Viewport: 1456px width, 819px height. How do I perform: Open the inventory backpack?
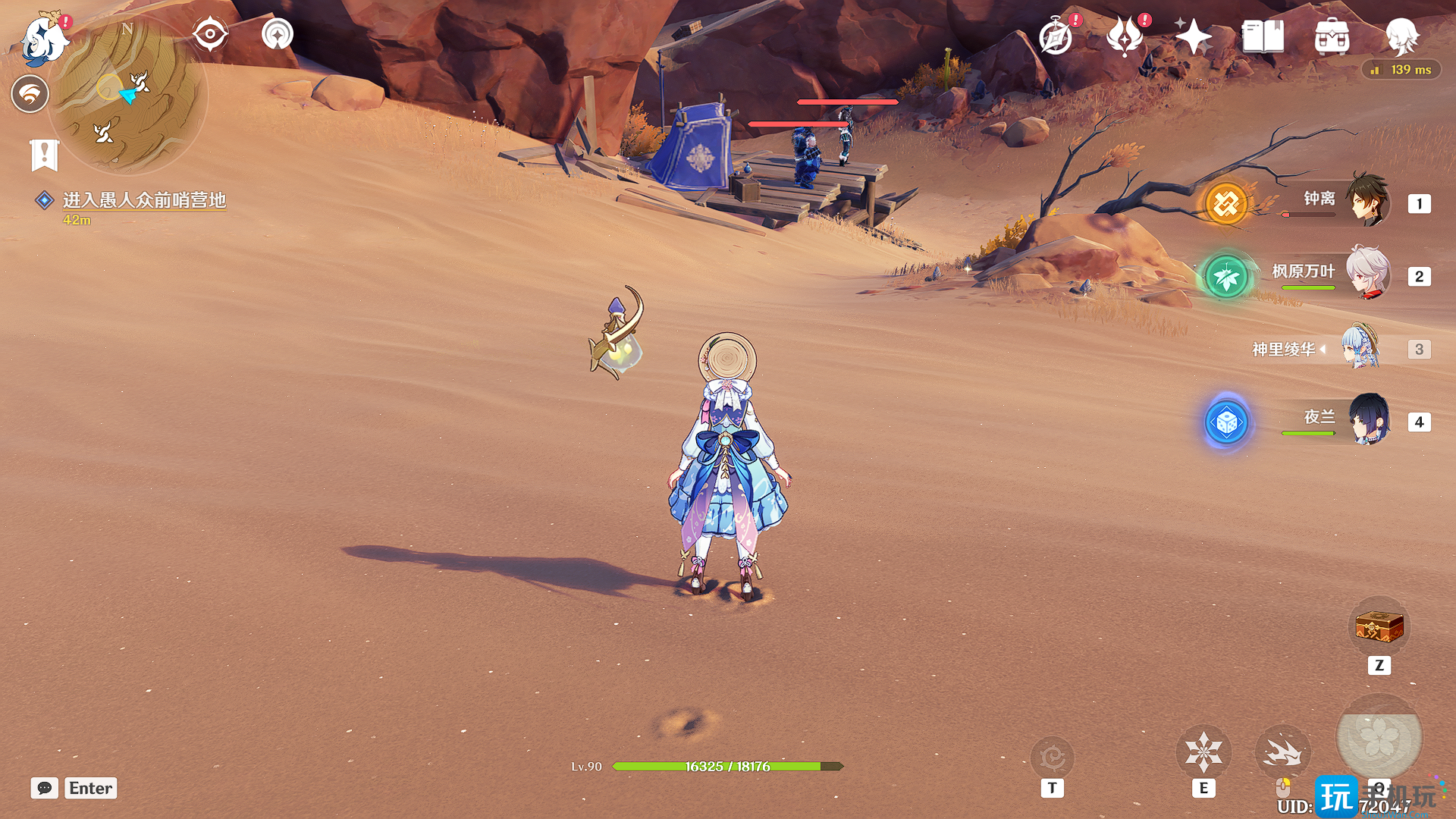1332,36
